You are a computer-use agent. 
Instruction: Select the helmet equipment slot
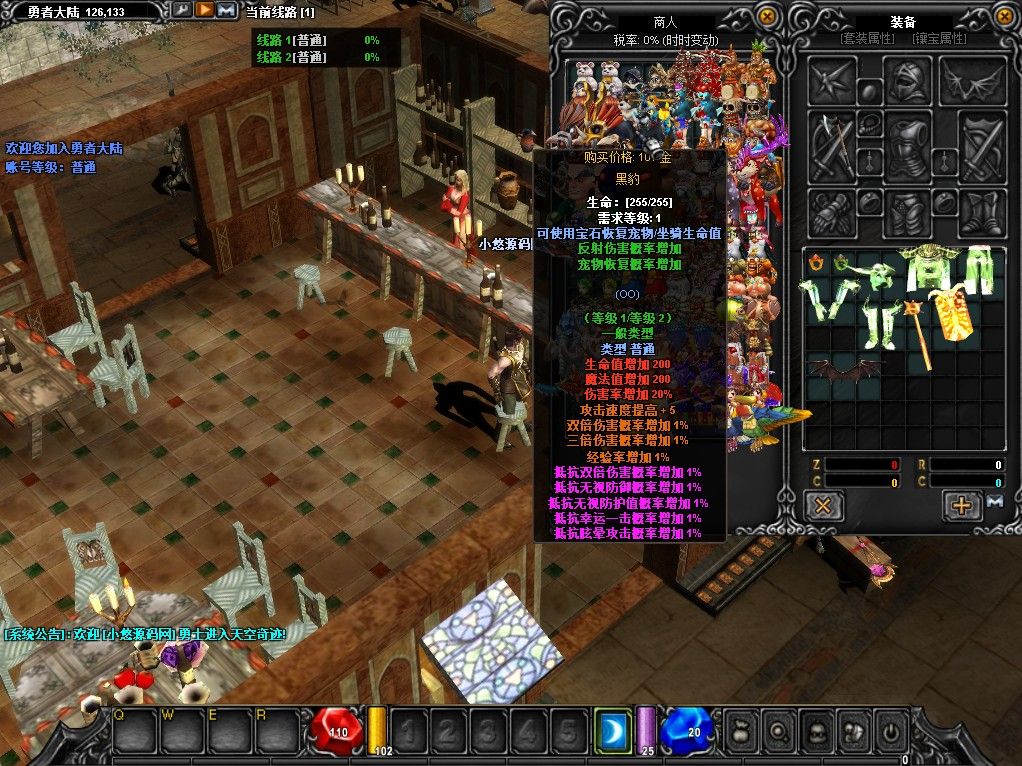tap(908, 79)
